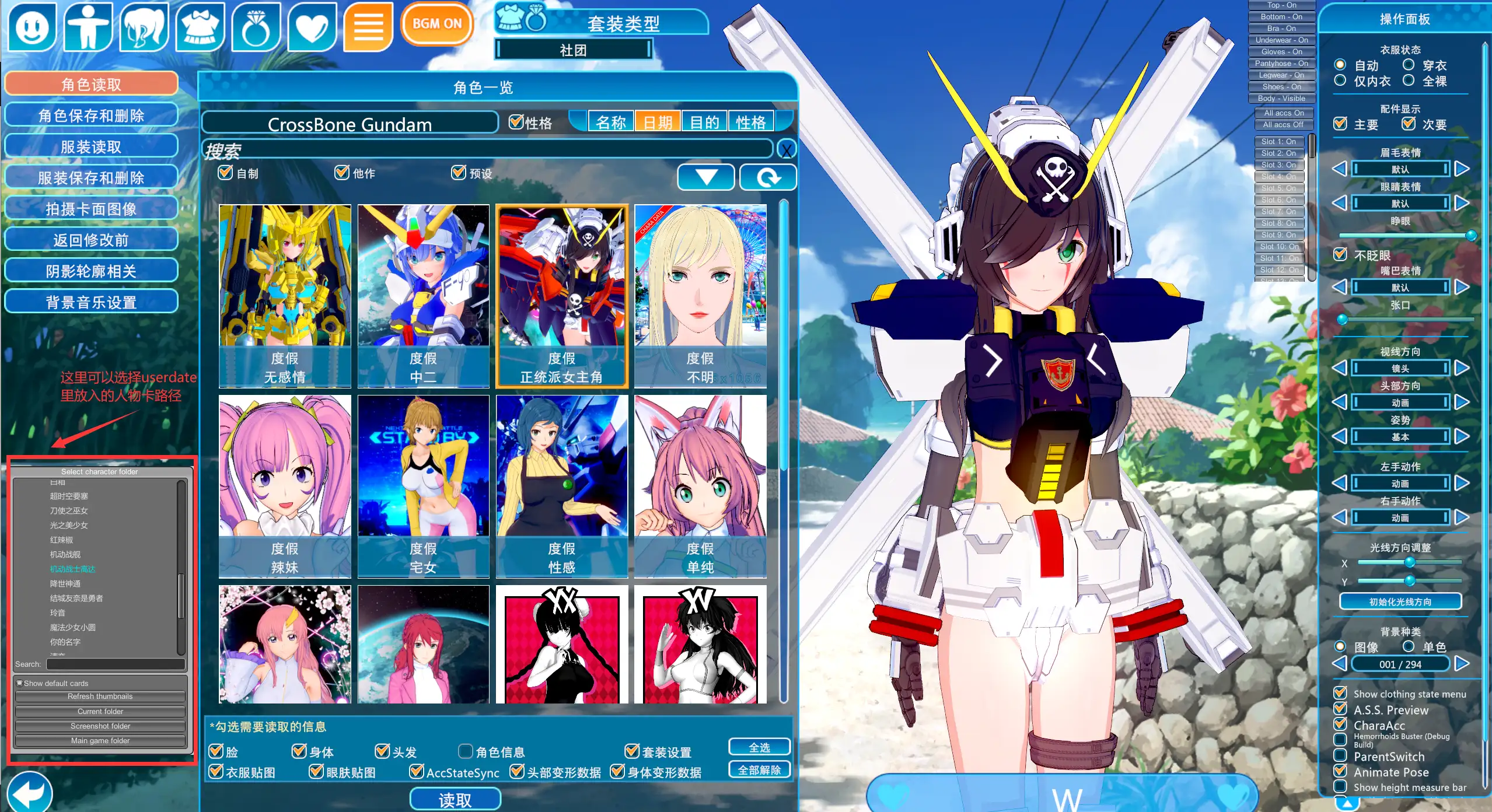Switch sorting to the 日期 tab
Viewport: 1492px width, 812px height.
click(658, 123)
